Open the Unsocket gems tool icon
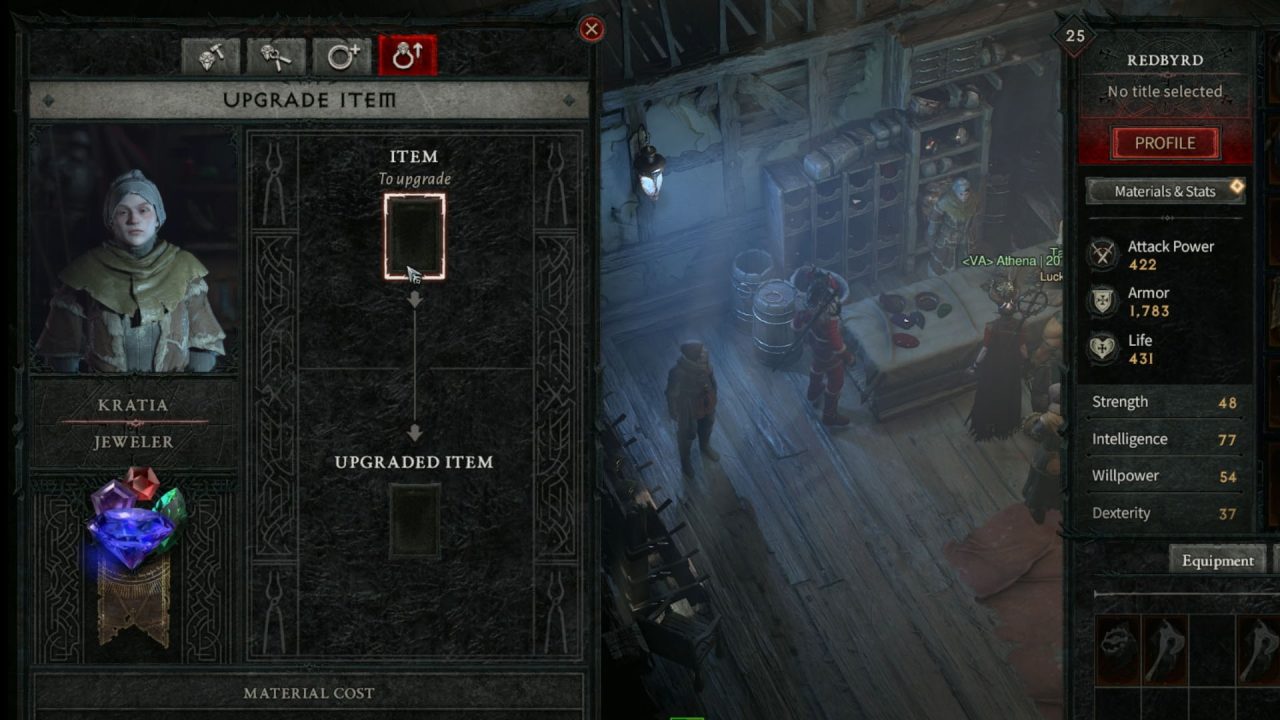Viewport: 1280px width, 720px height. [273, 55]
